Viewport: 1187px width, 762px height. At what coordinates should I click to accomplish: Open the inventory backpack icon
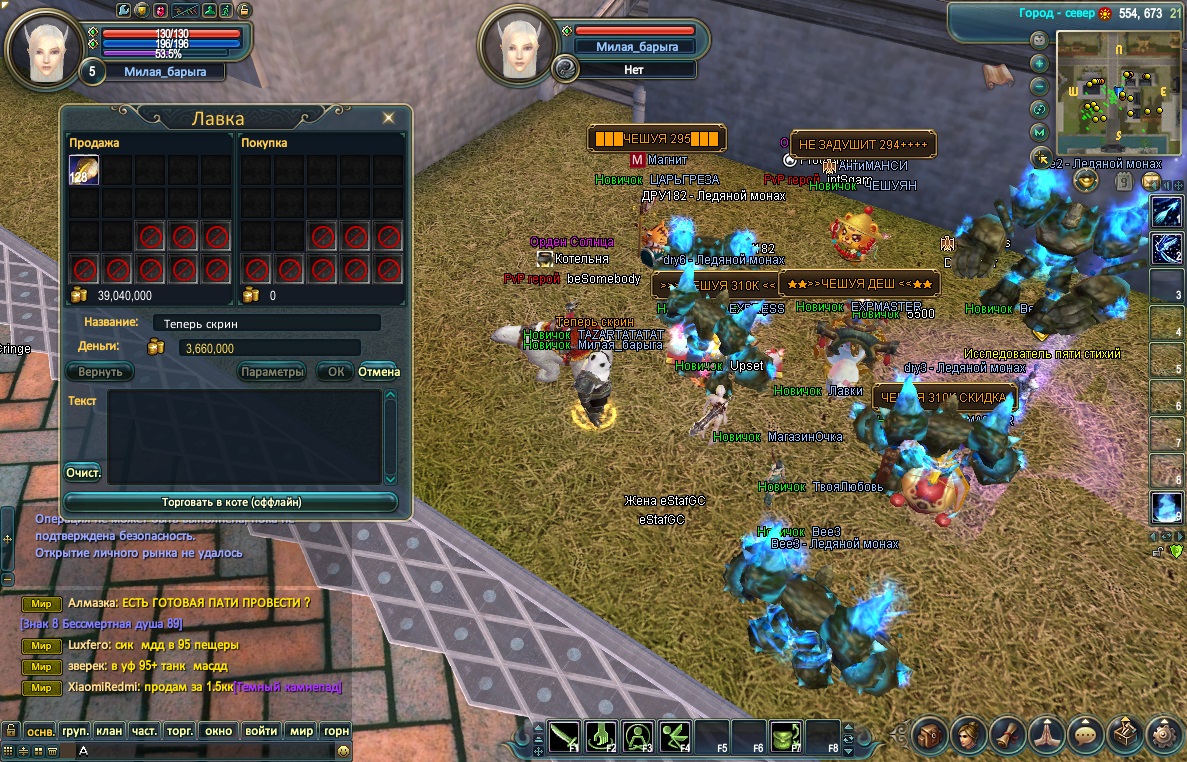[x=930, y=735]
